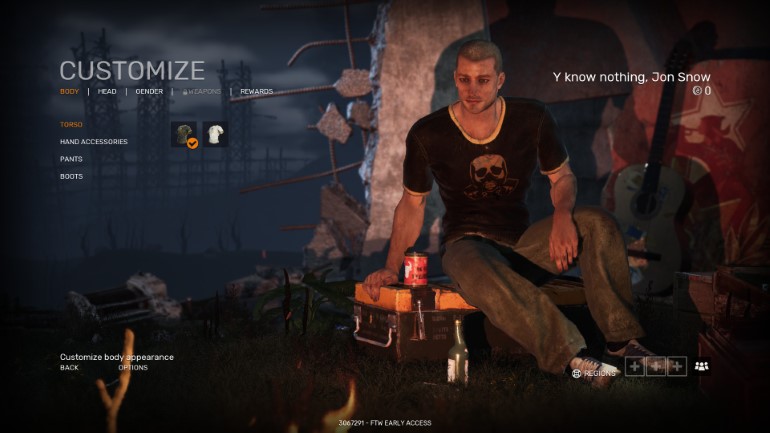Screen dimensions: 770x433
Task: Open the Rewards tab
Action: 256,92
